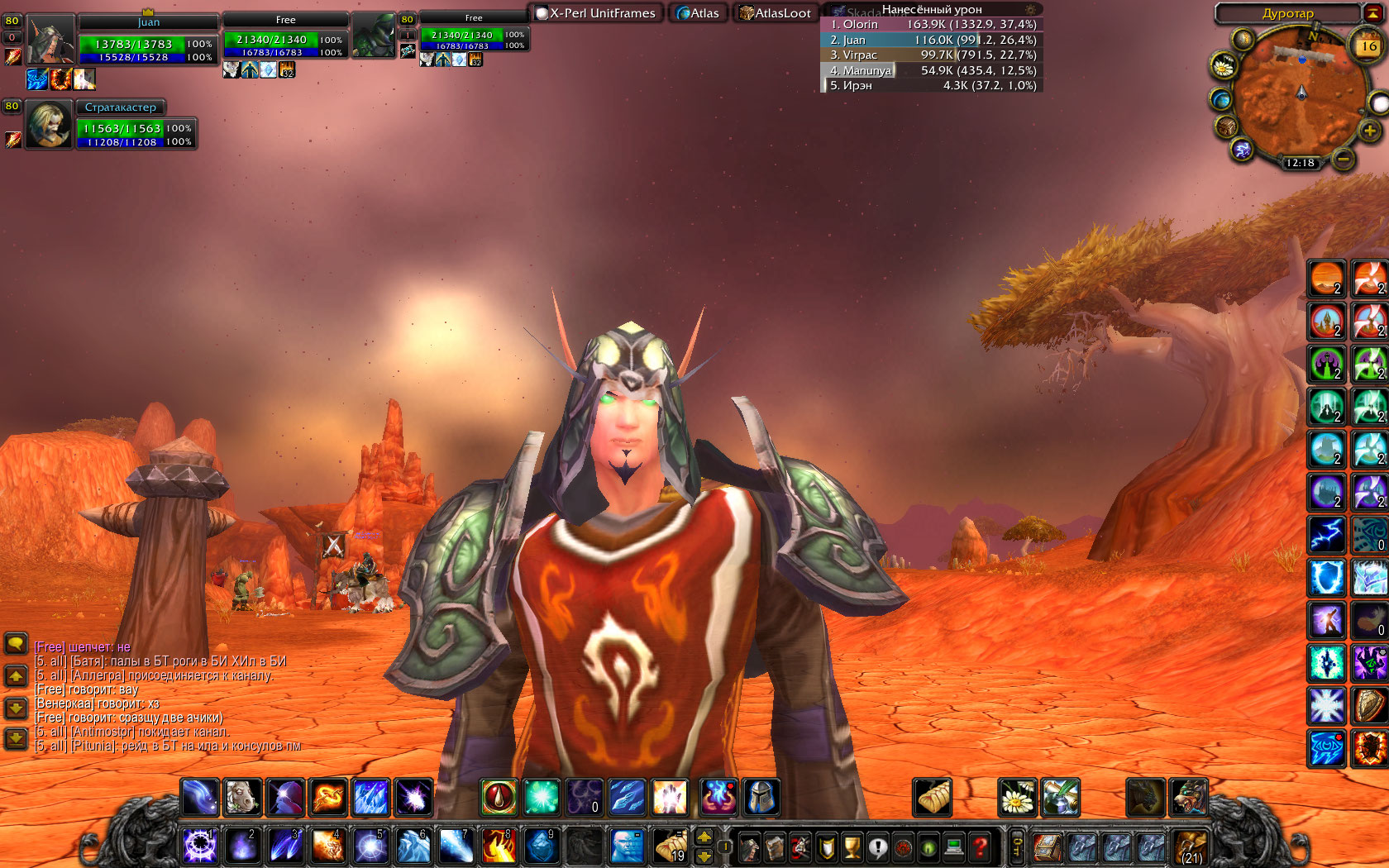The height and width of the screenshot is (868, 1389).
Task: Open the calendar showing day 16
Action: pyautogui.click(x=1368, y=46)
